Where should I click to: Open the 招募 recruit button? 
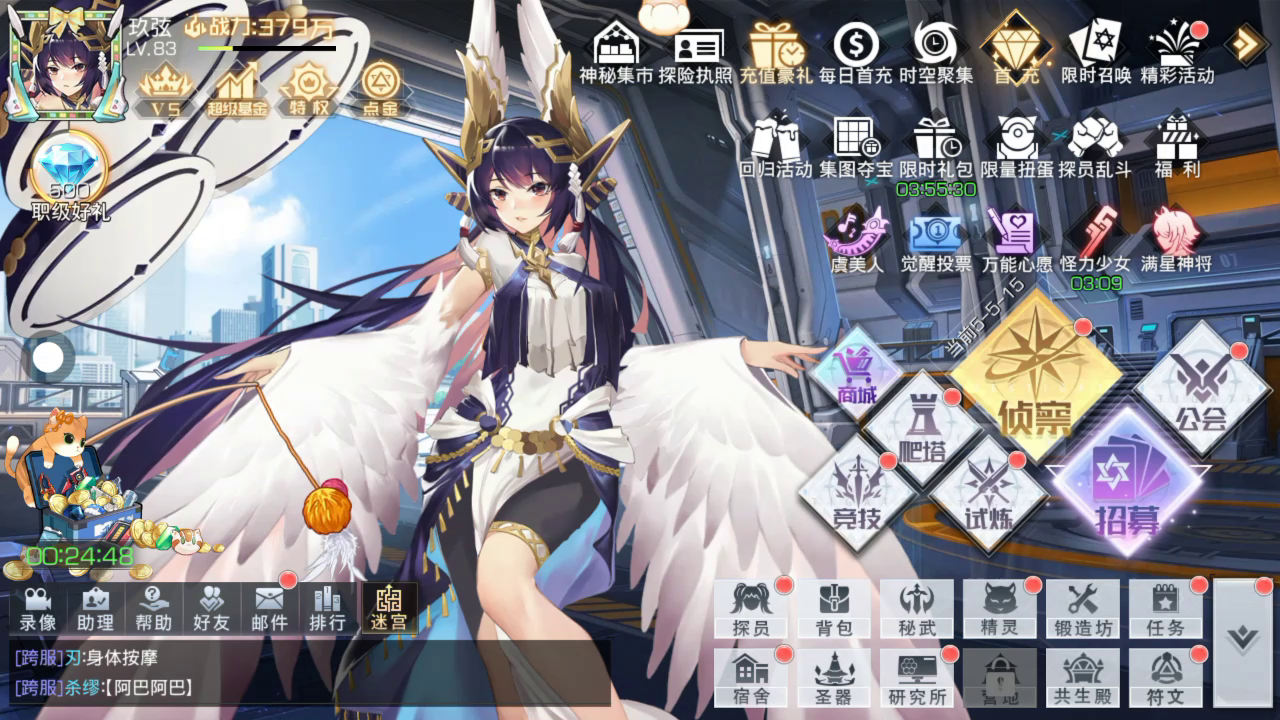[x=1126, y=482]
